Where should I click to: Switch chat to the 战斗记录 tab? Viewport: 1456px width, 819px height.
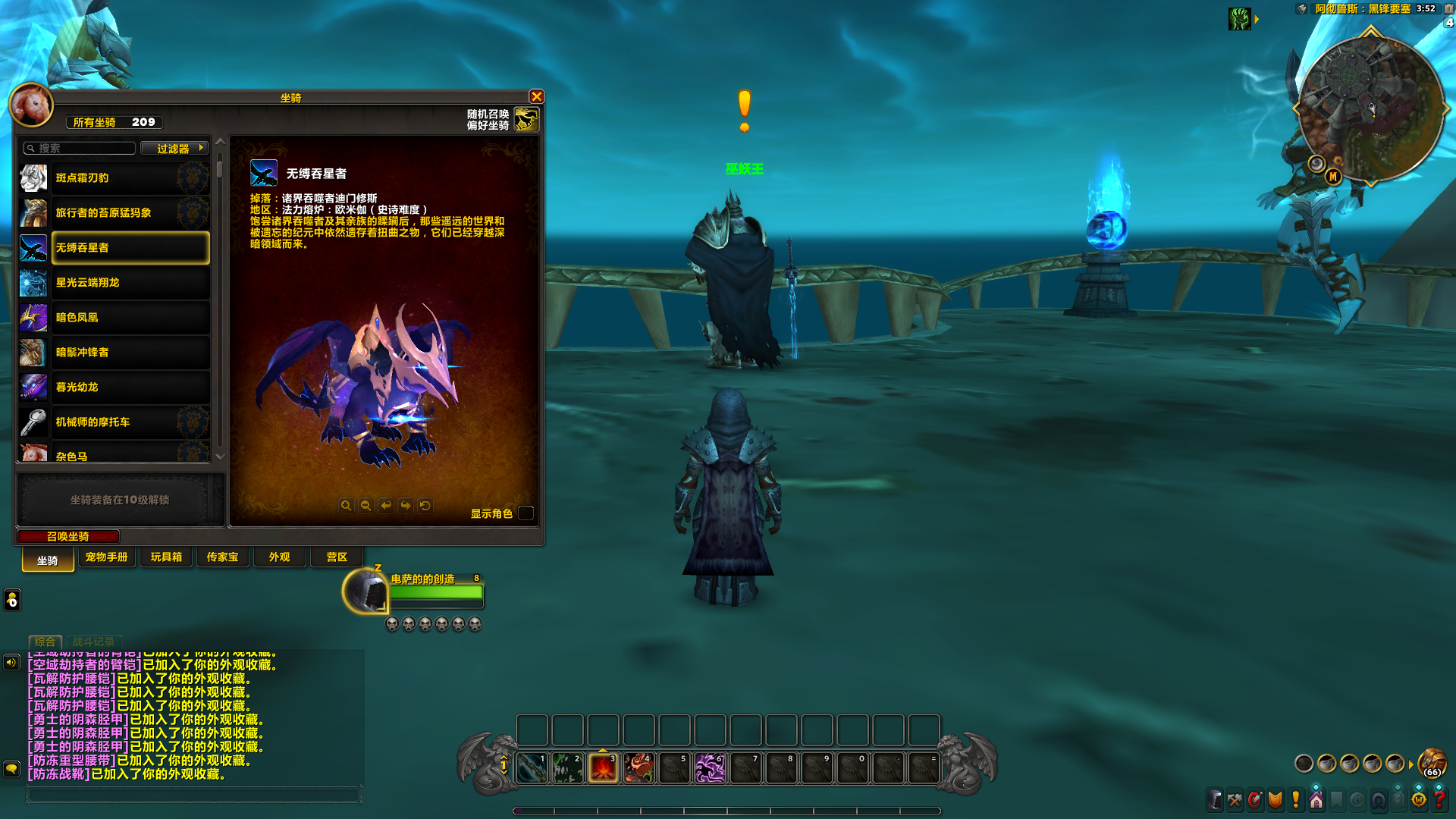pyautogui.click(x=93, y=642)
